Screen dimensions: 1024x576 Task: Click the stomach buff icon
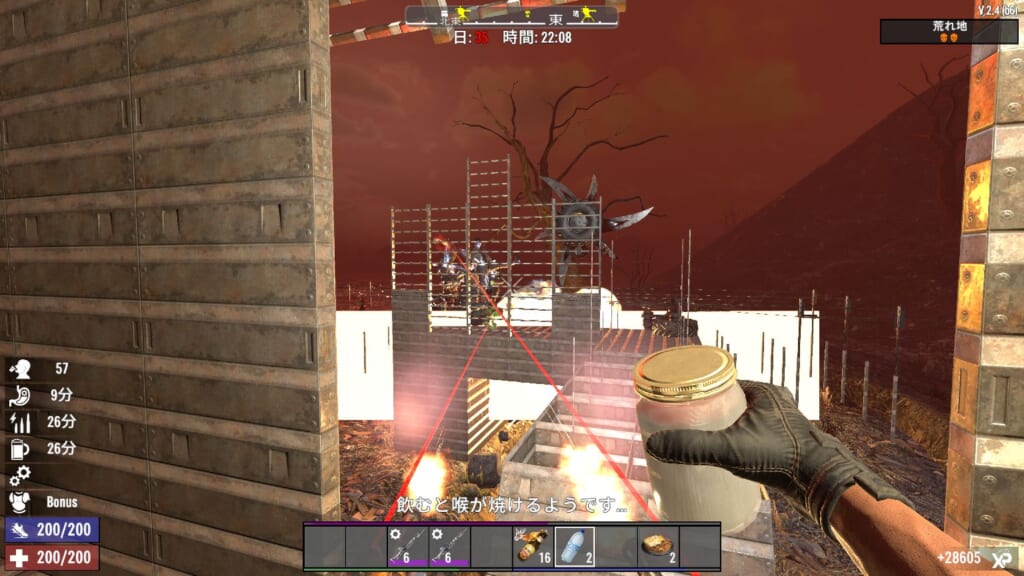[21, 395]
